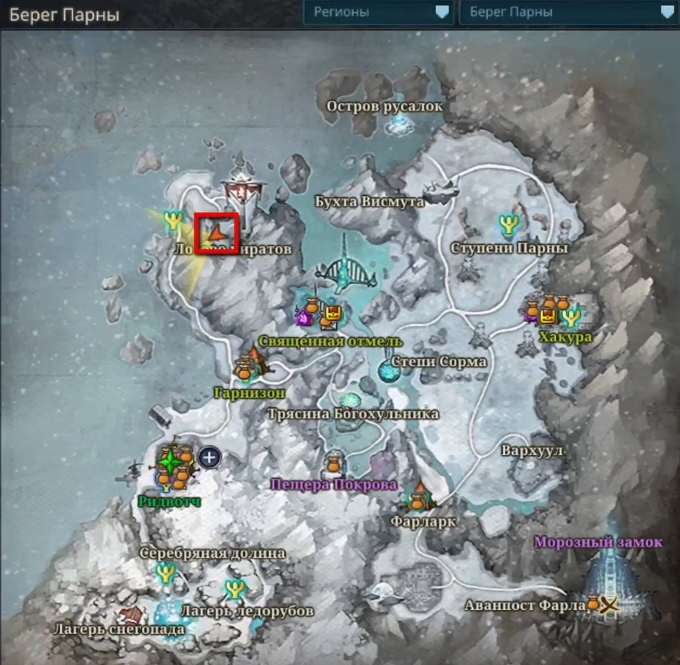Click the glowing teal orb at Степи Сорма
This screenshot has width=680, height=665.
pyautogui.click(x=387, y=371)
